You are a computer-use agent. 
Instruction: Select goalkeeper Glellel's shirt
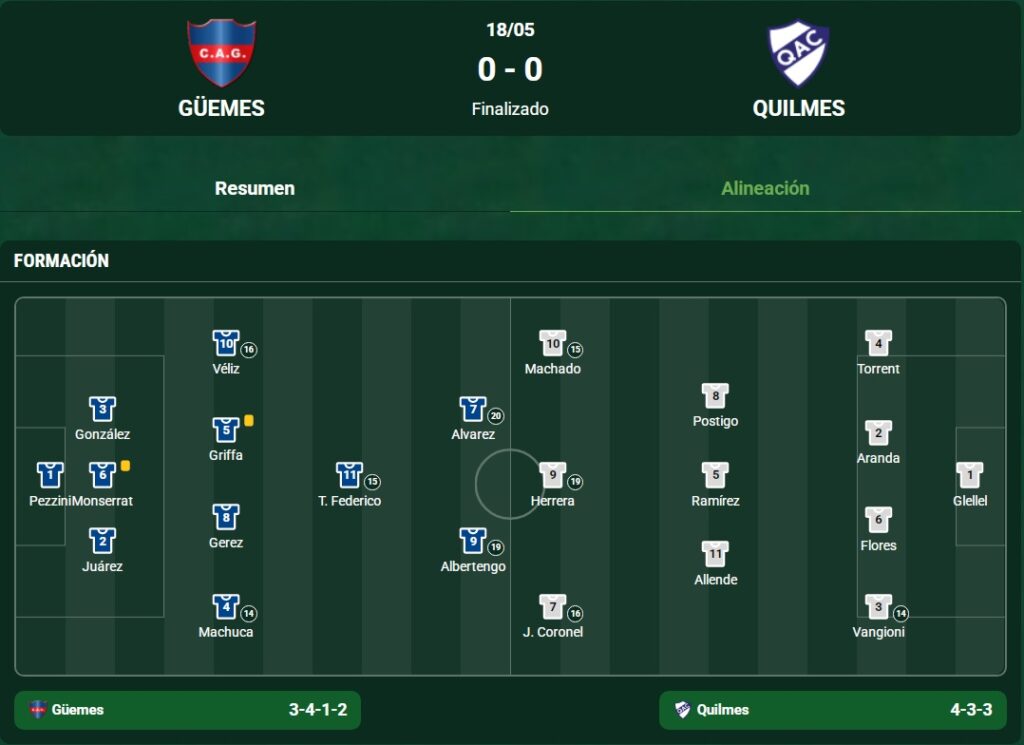pos(969,475)
